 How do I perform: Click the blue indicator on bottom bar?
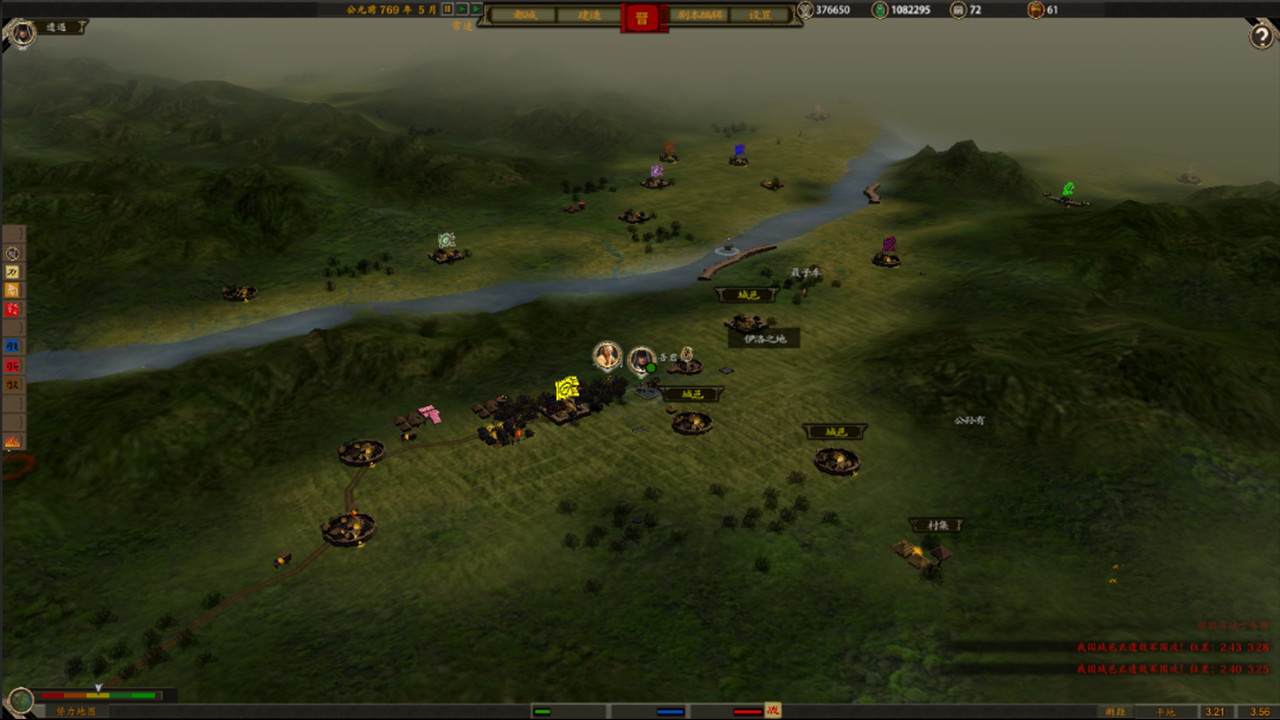[x=670, y=712]
